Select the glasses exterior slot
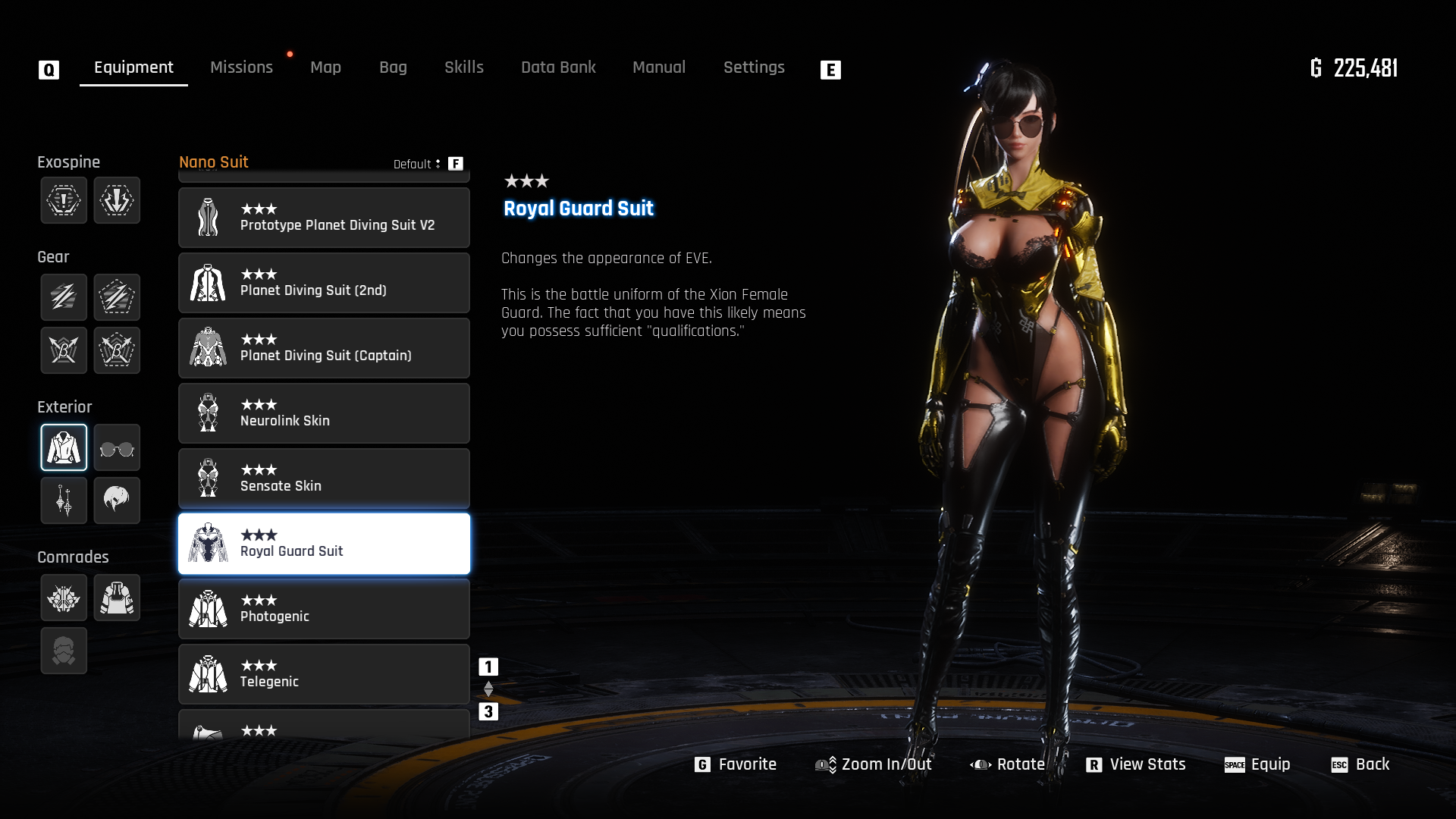1456x819 pixels. click(x=117, y=448)
